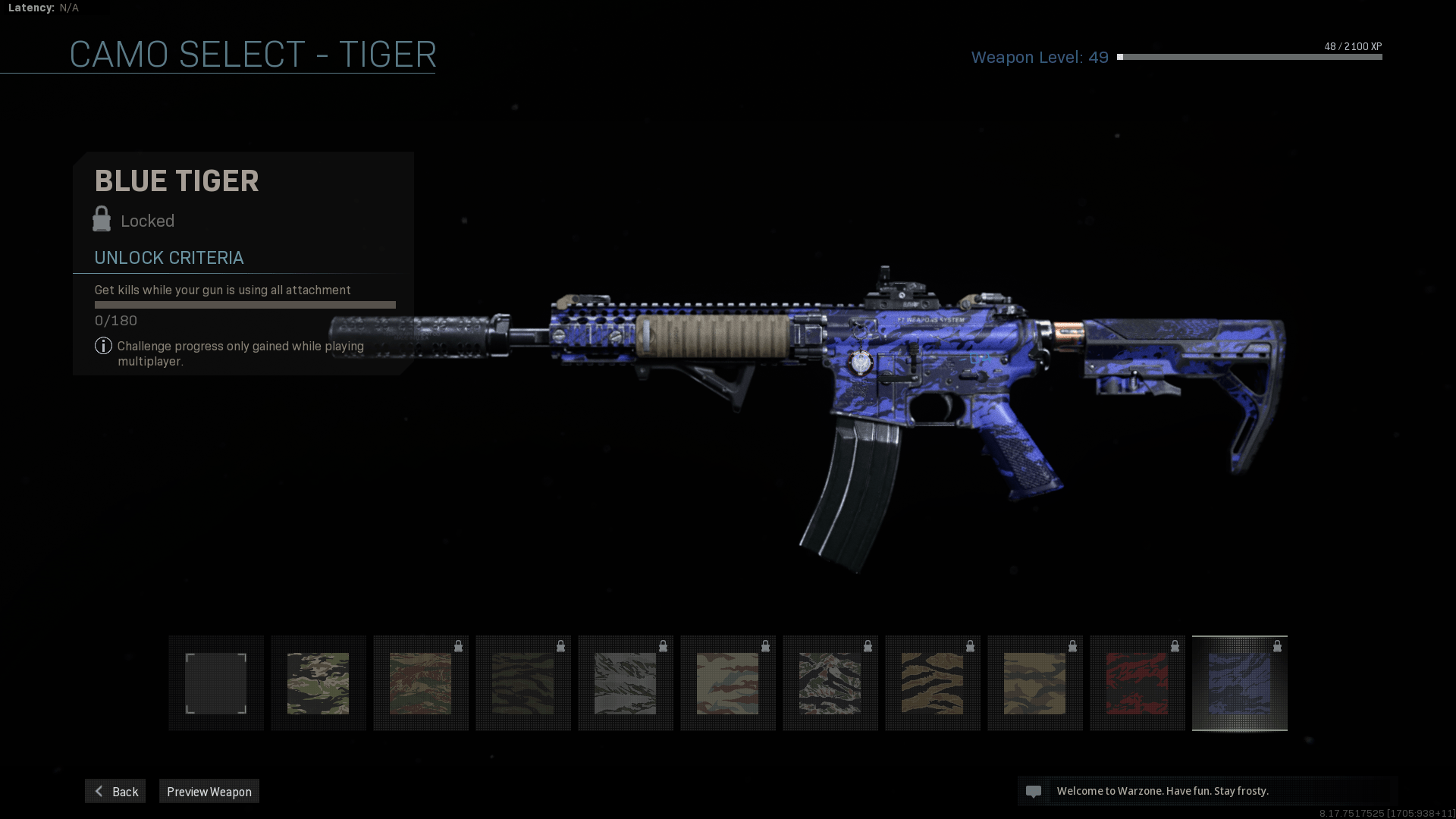Screen dimensions: 1456x819
Task: Go back with the Back button
Action: click(x=115, y=791)
